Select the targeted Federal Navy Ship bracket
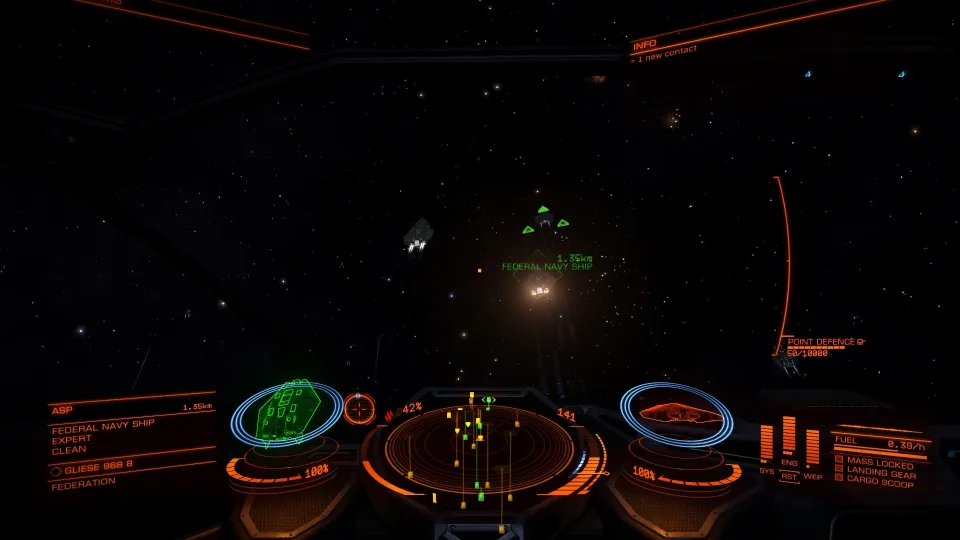 pos(544,220)
